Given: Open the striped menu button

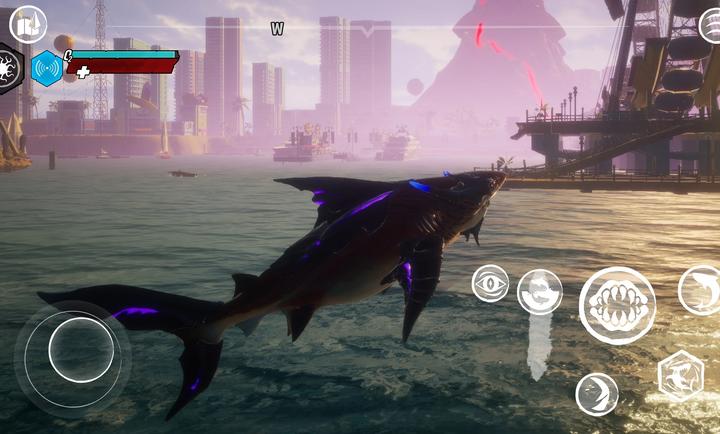Looking at the screenshot, I should pos(708,25).
